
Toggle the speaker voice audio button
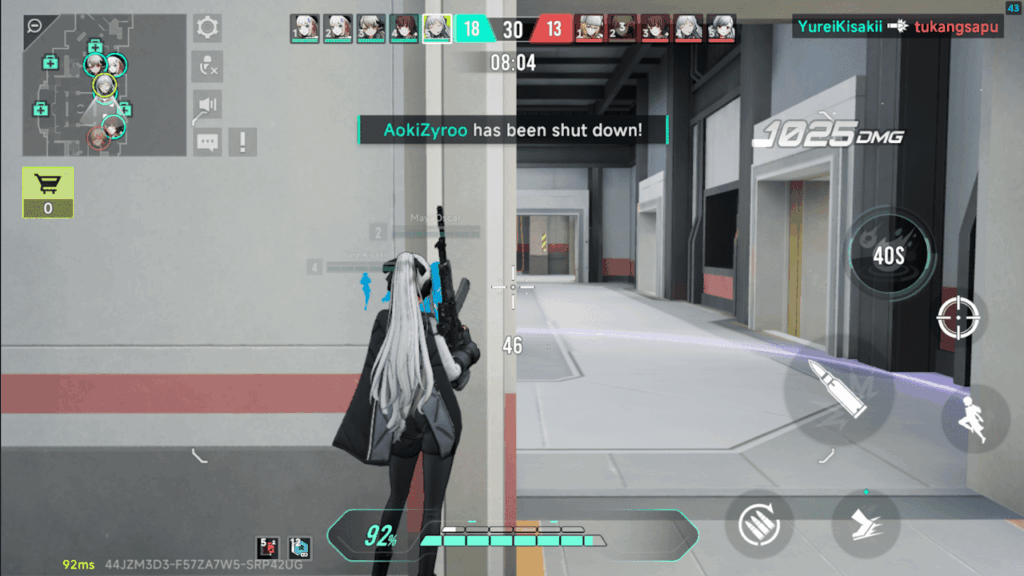[x=208, y=104]
